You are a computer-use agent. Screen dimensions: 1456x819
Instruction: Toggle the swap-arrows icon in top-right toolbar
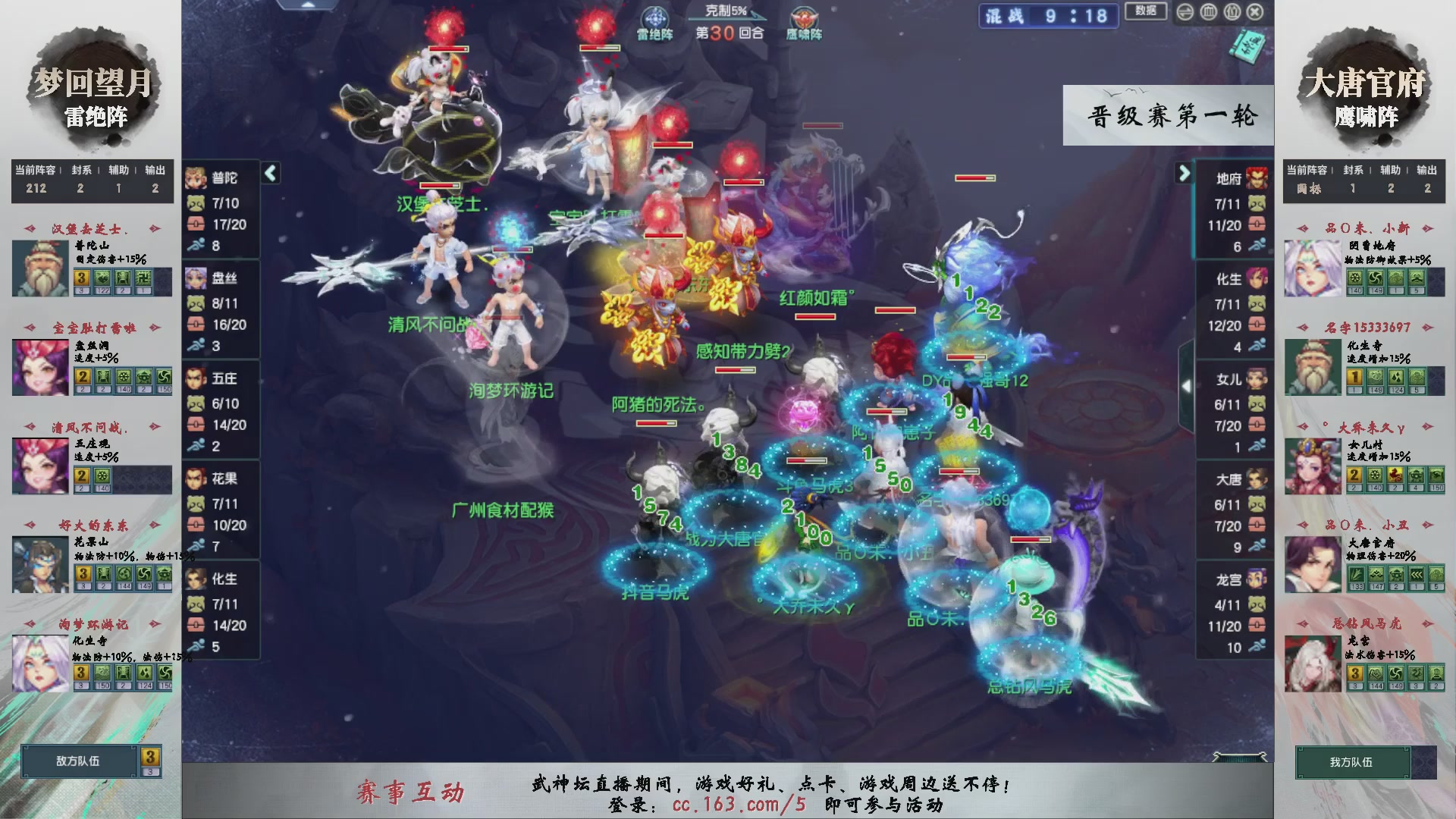click(x=1186, y=13)
